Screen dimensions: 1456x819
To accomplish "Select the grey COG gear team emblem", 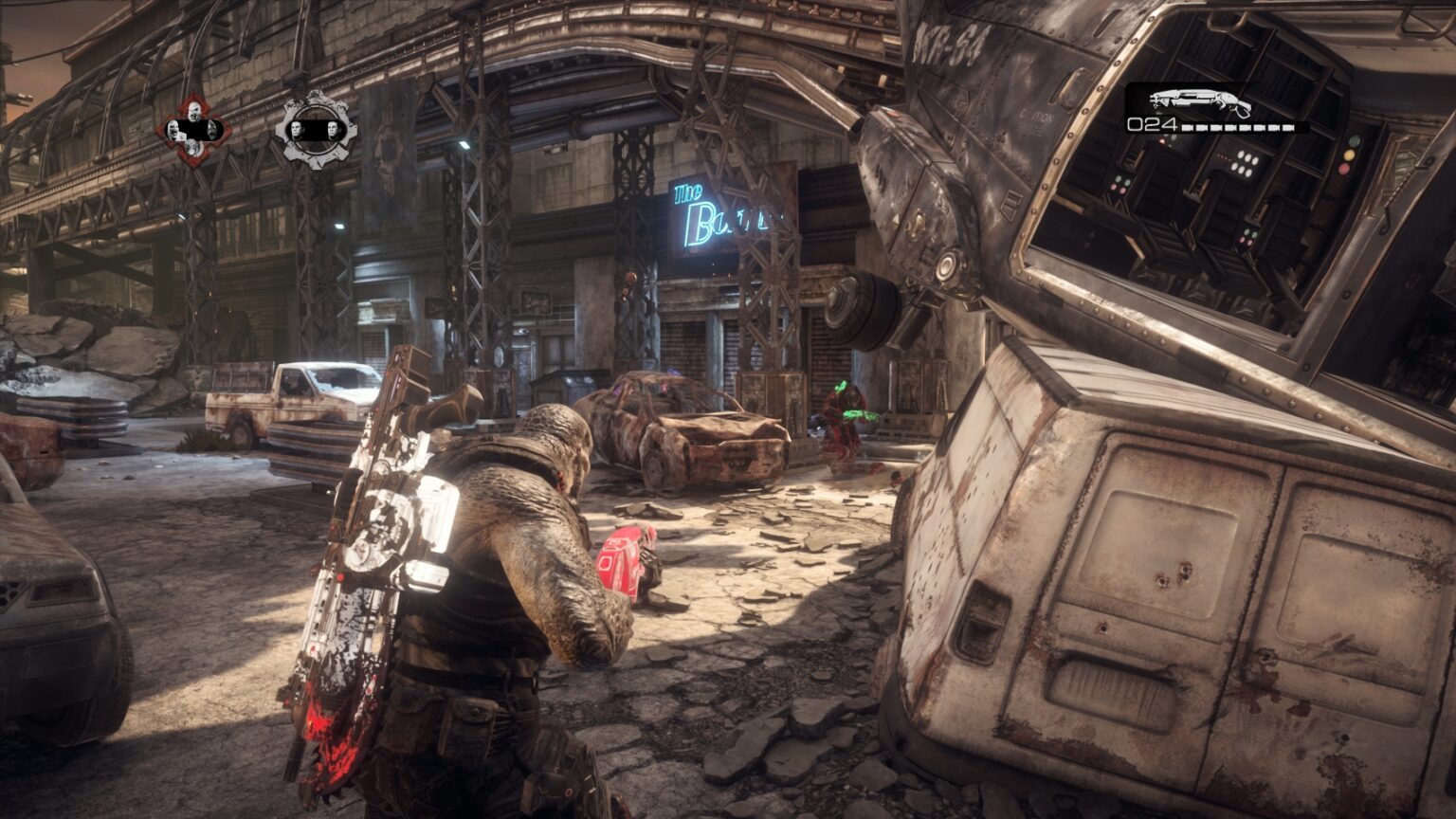I will tap(316, 129).
